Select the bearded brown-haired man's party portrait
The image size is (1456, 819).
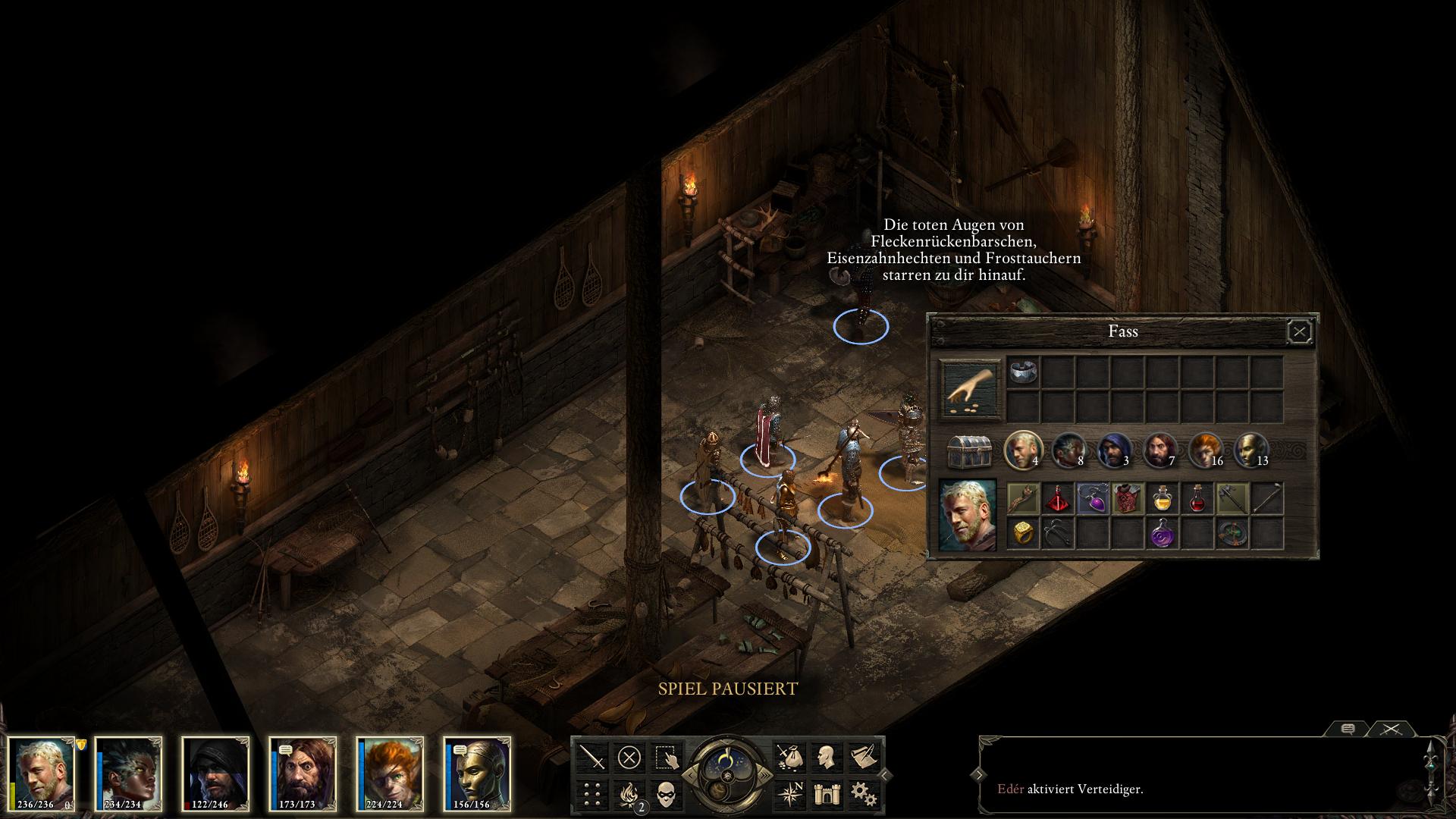(303, 773)
